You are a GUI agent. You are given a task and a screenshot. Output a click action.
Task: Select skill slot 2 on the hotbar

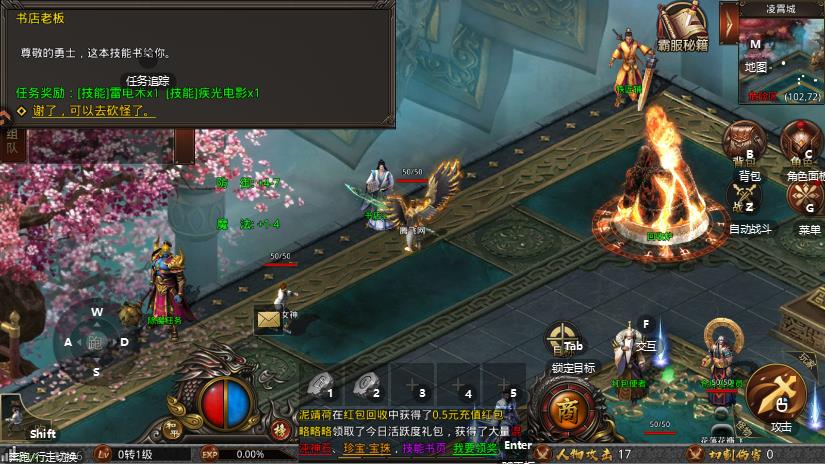(x=367, y=385)
